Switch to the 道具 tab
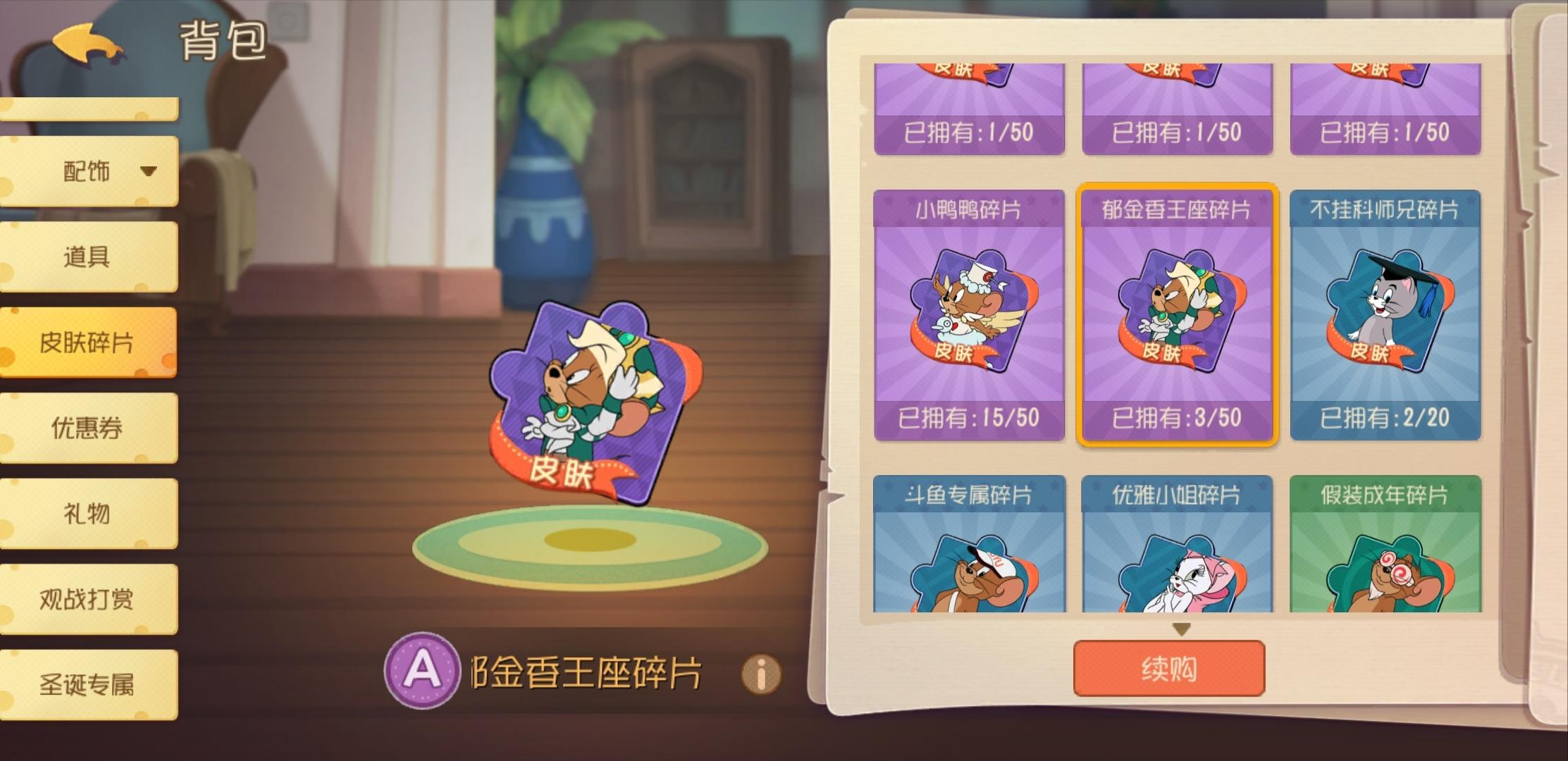The width and height of the screenshot is (1568, 761). (89, 257)
